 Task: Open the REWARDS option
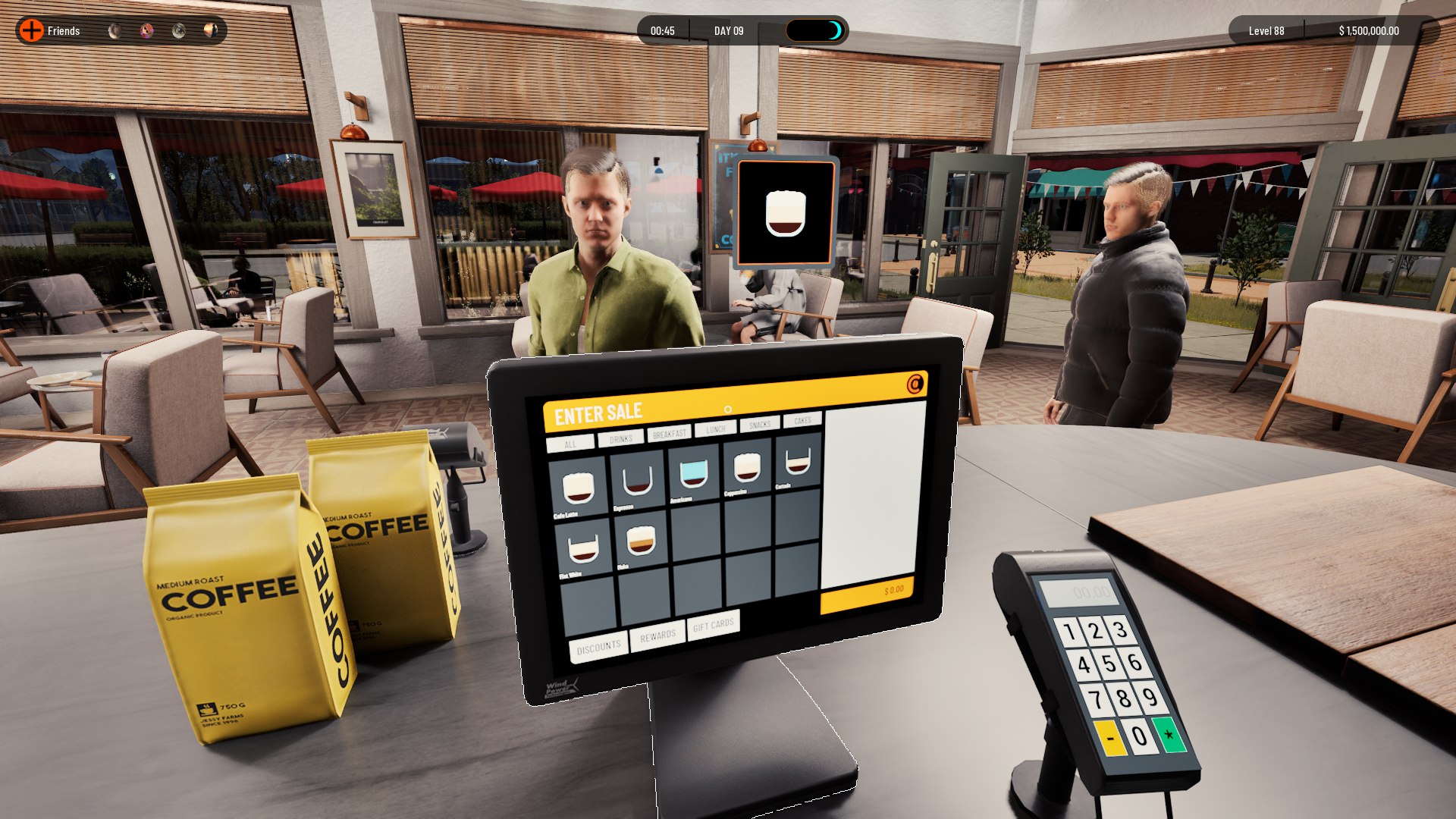click(x=657, y=636)
